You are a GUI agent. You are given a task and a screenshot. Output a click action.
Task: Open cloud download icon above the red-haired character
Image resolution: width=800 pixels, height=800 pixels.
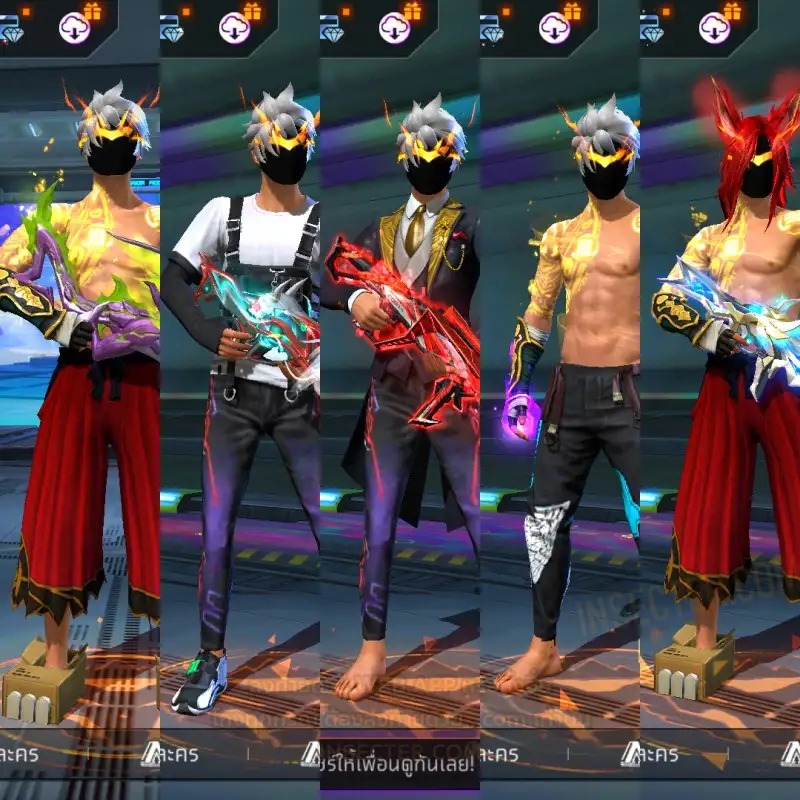(x=714, y=27)
